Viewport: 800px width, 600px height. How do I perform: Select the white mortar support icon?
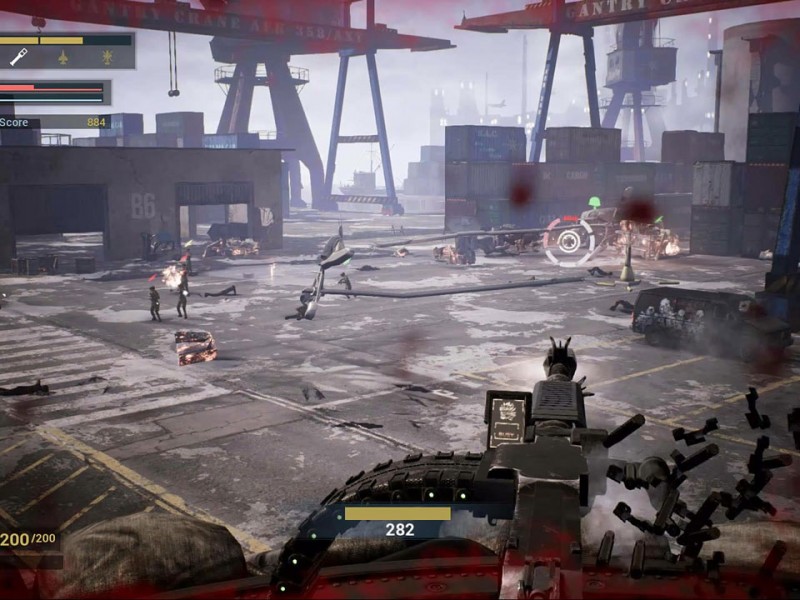(19, 58)
